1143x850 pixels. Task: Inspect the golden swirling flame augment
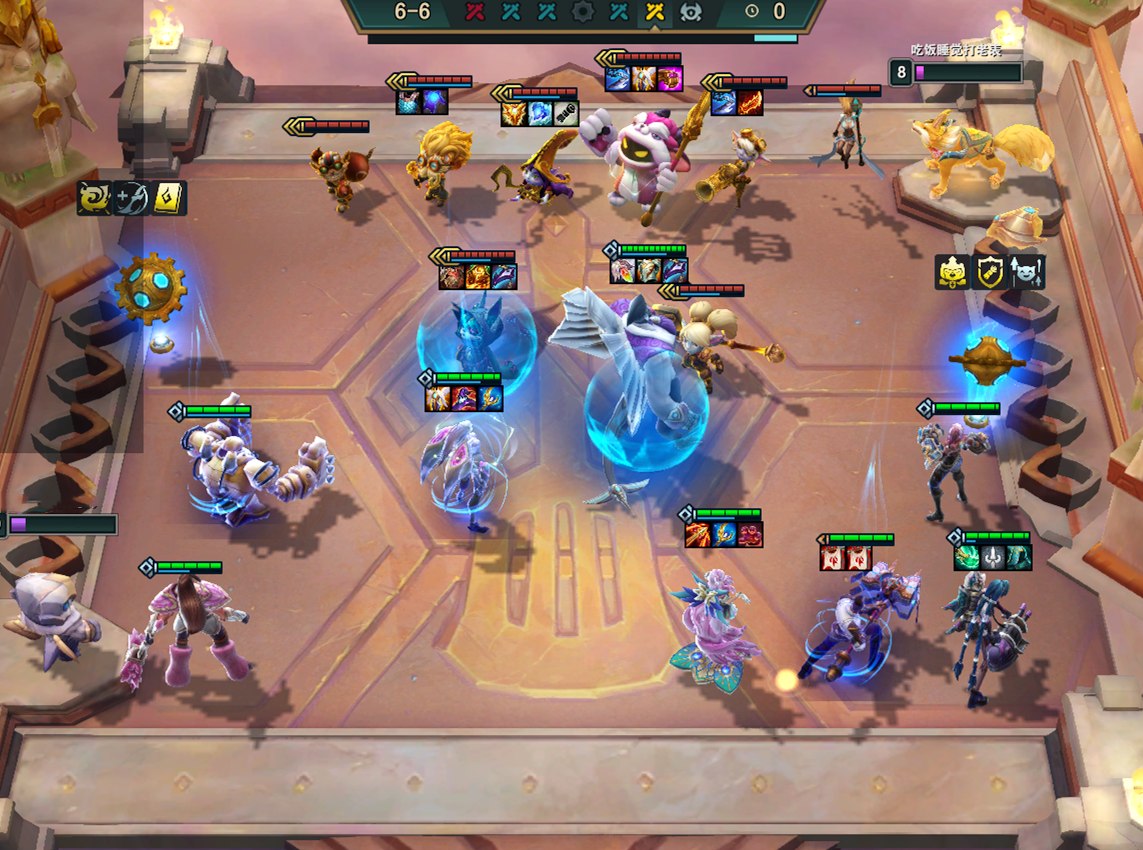coord(95,198)
